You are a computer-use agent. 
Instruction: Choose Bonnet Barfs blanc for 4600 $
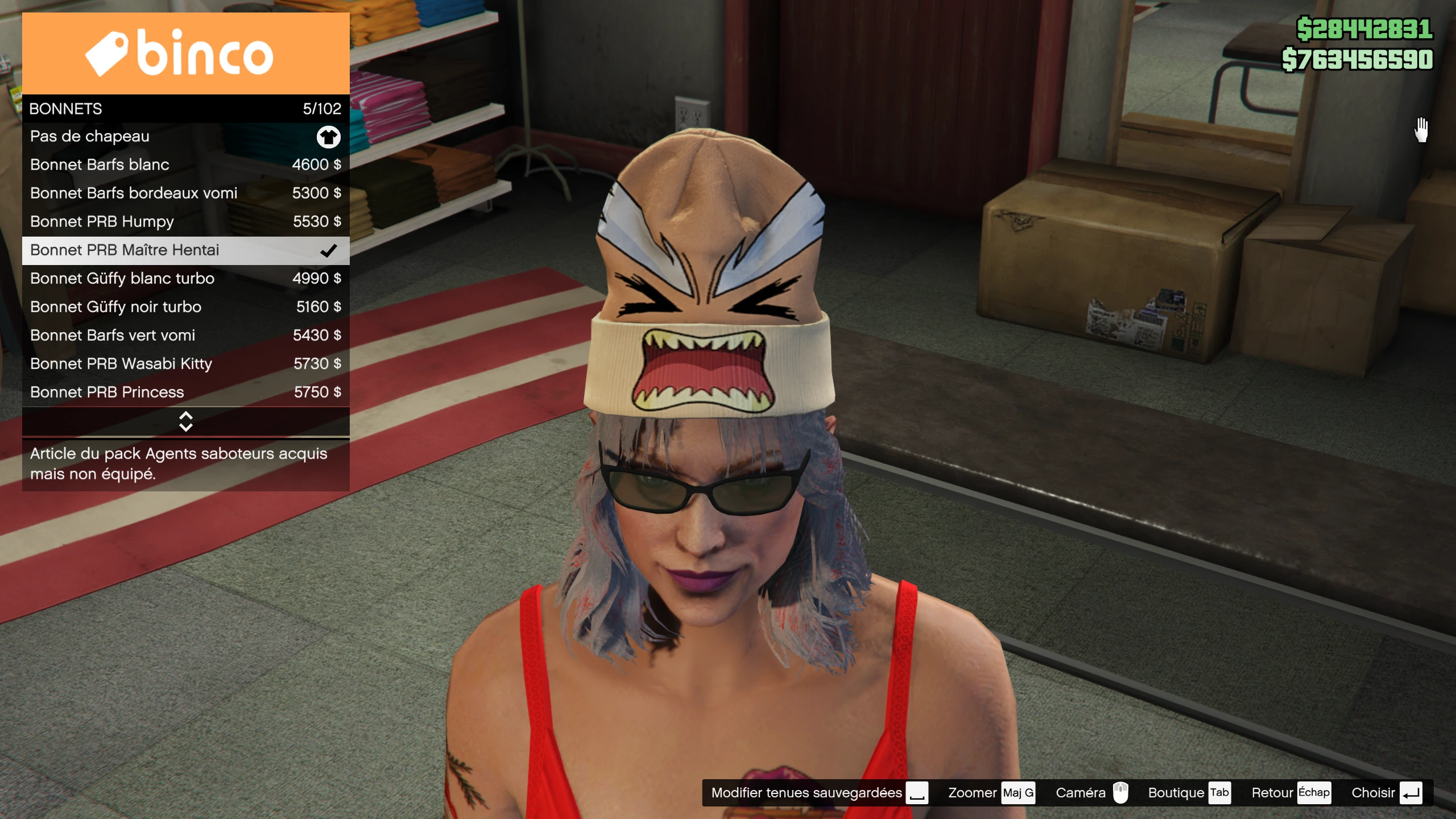[185, 165]
